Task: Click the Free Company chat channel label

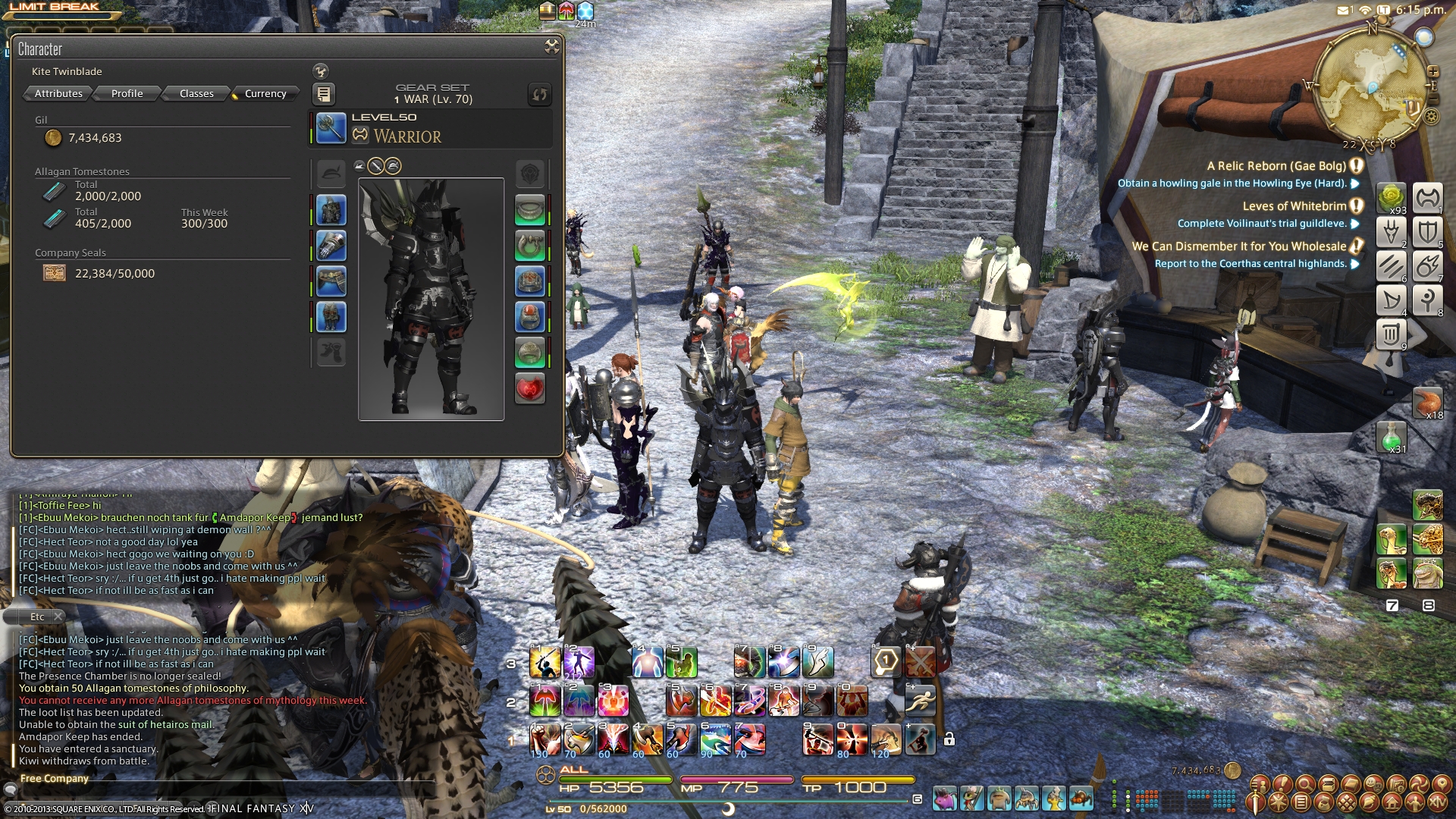Action: [x=55, y=778]
